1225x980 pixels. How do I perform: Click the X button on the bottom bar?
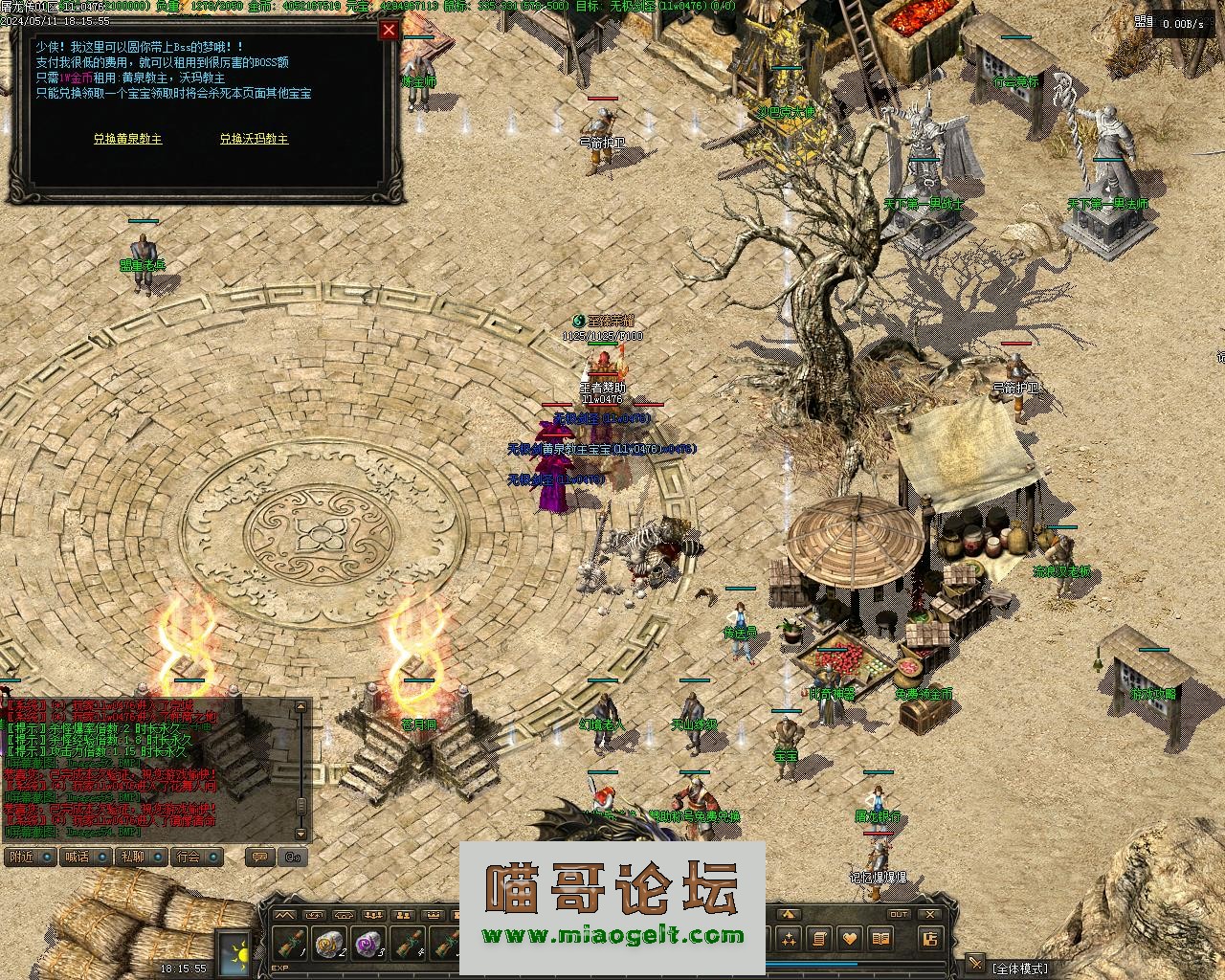pos(930,915)
